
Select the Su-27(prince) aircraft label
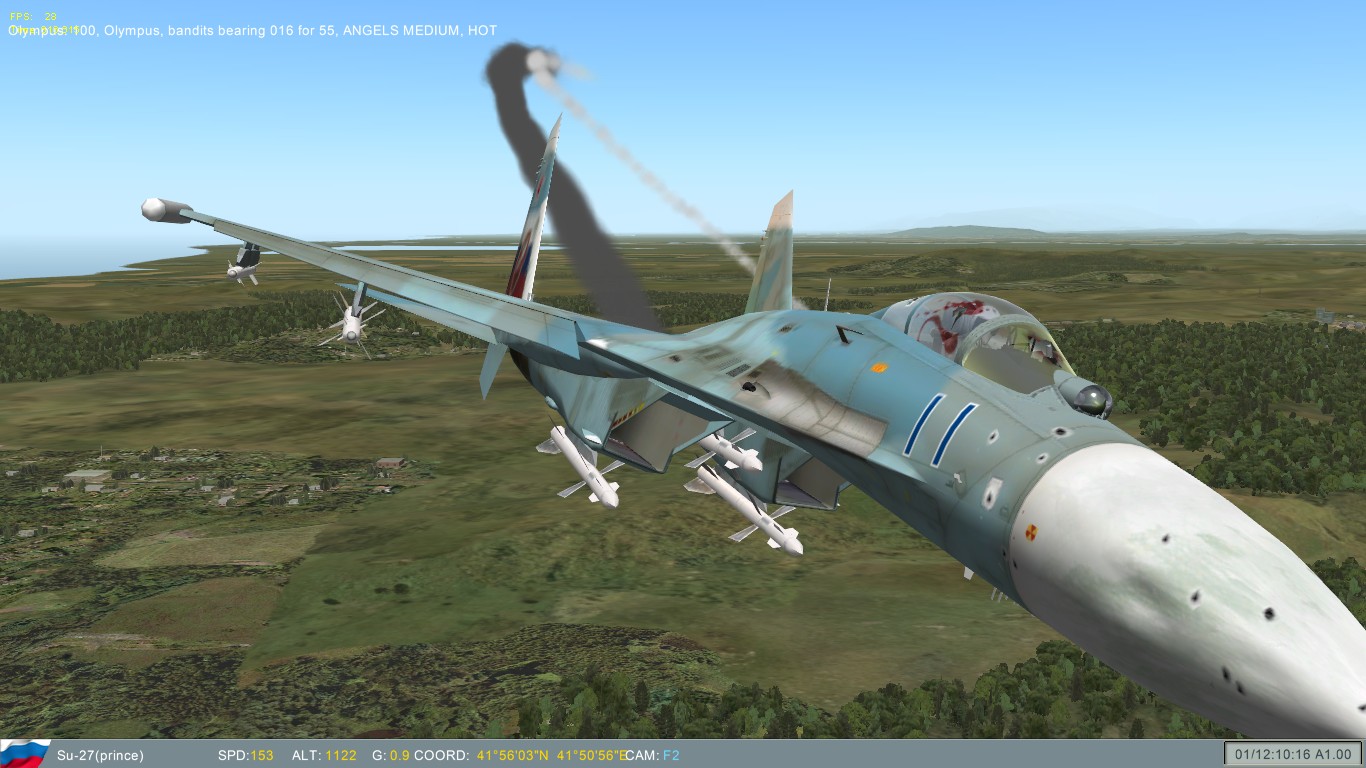99,756
